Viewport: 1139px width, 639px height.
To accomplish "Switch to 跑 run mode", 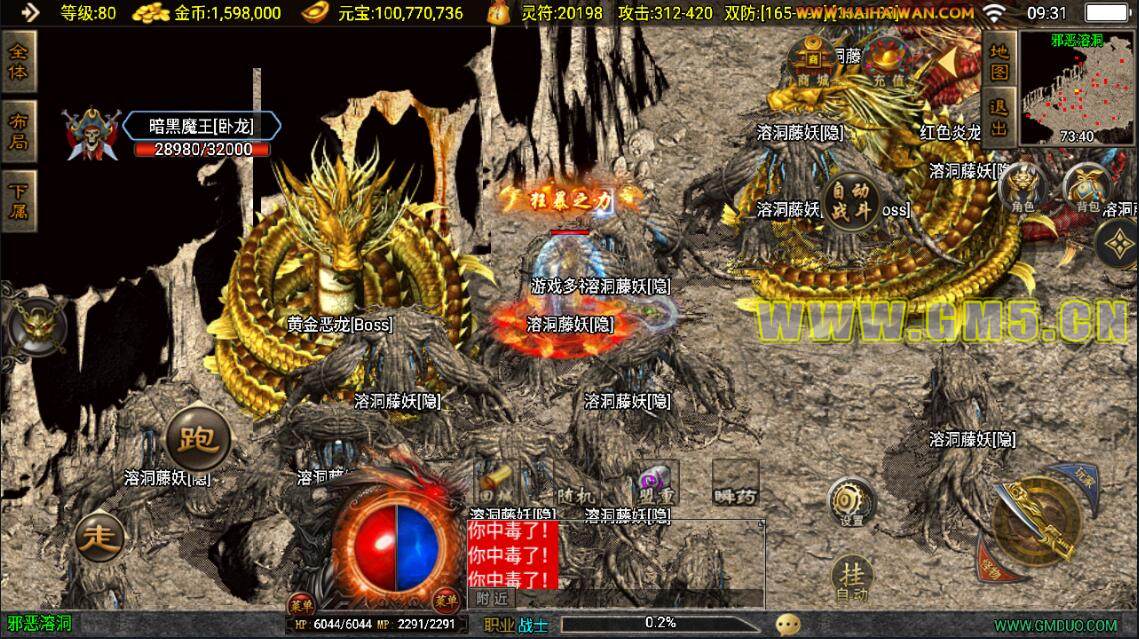I will pos(198,439).
